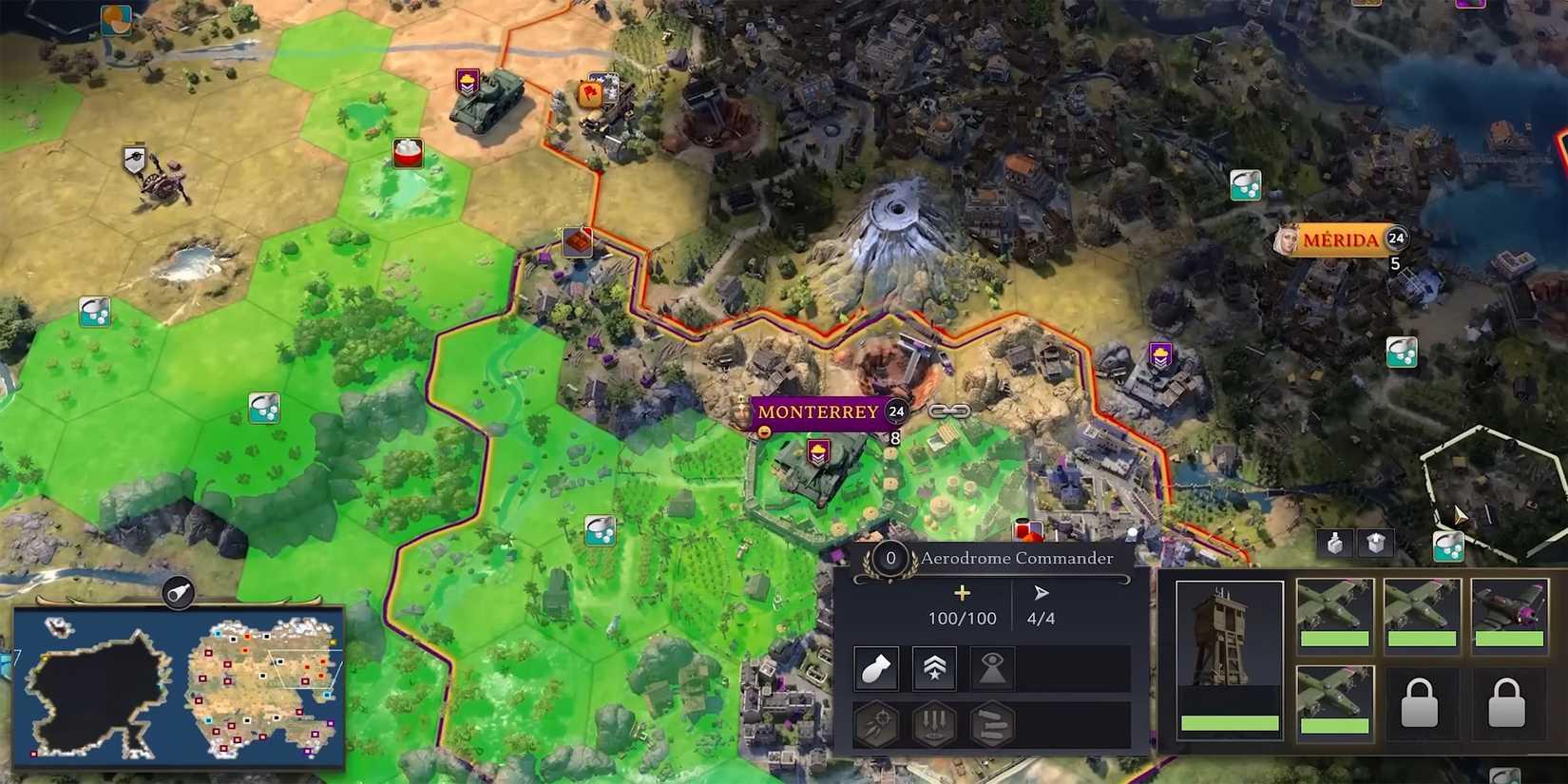The image size is (1568, 784).
Task: Click a bomber aircraft green health bar
Action: (x=1334, y=637)
